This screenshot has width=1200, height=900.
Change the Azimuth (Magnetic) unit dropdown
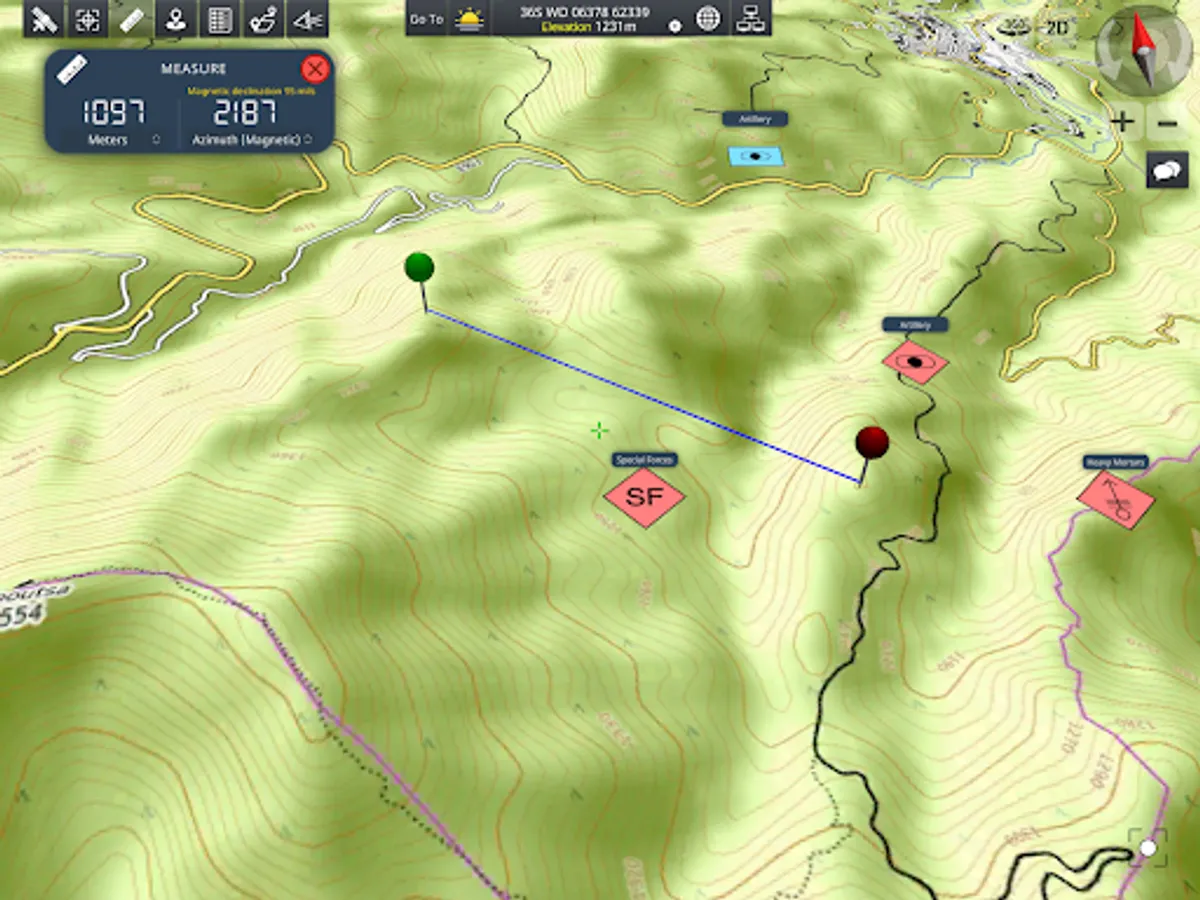pyautogui.click(x=307, y=140)
